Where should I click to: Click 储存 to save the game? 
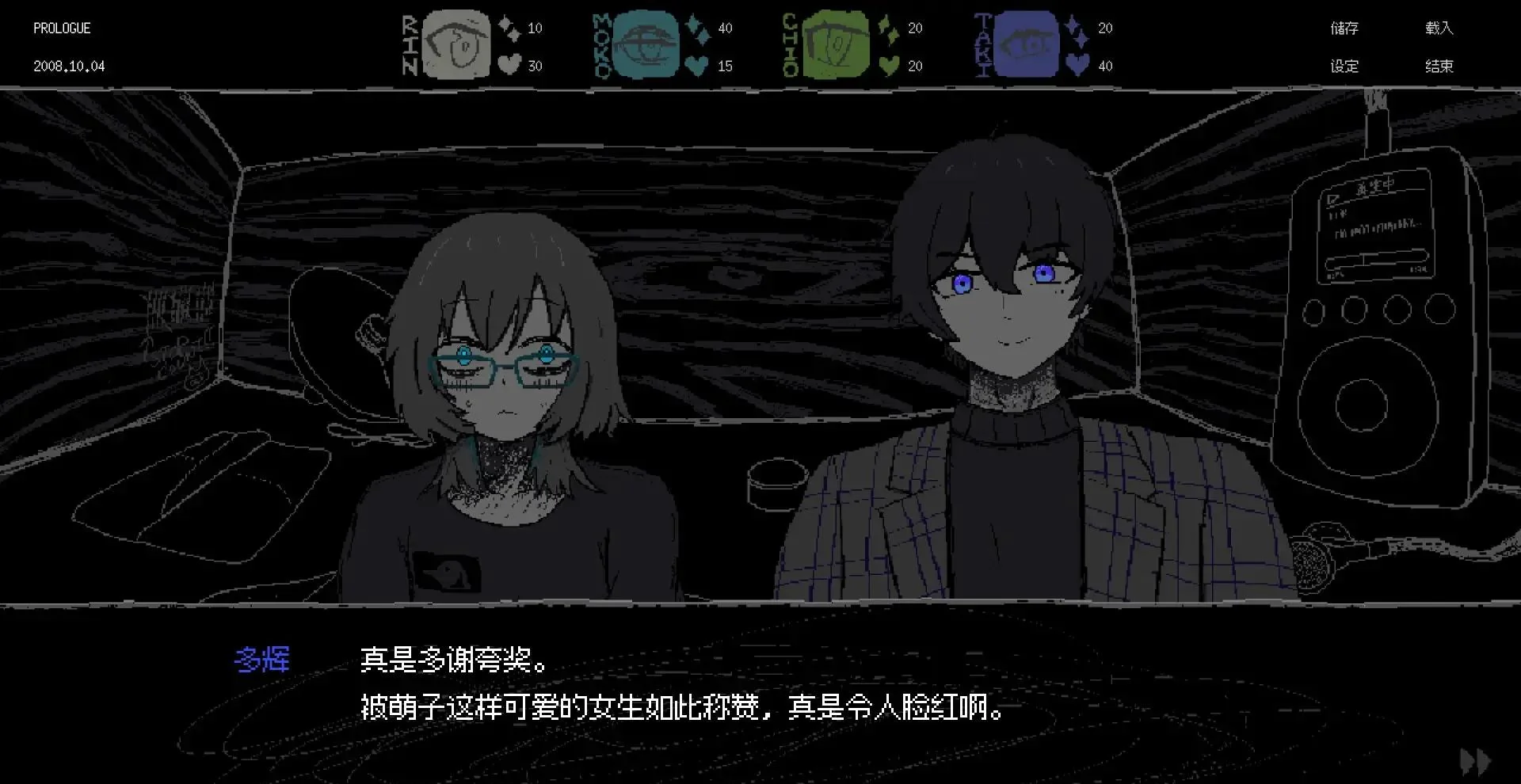1345,28
